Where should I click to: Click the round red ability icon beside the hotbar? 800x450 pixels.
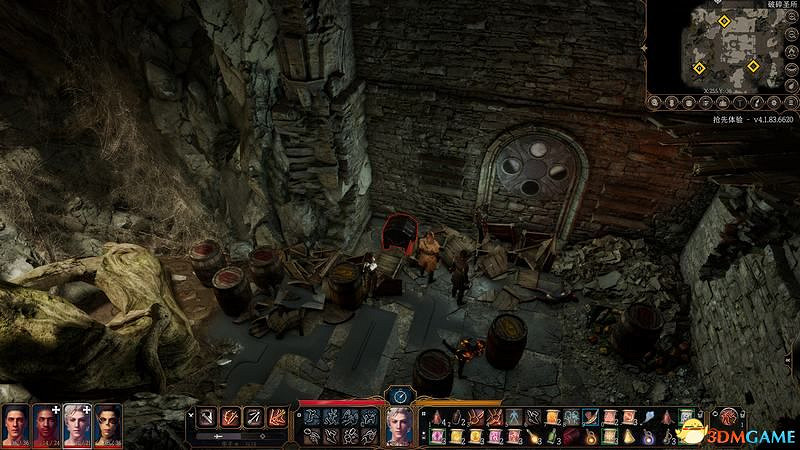click(731, 416)
